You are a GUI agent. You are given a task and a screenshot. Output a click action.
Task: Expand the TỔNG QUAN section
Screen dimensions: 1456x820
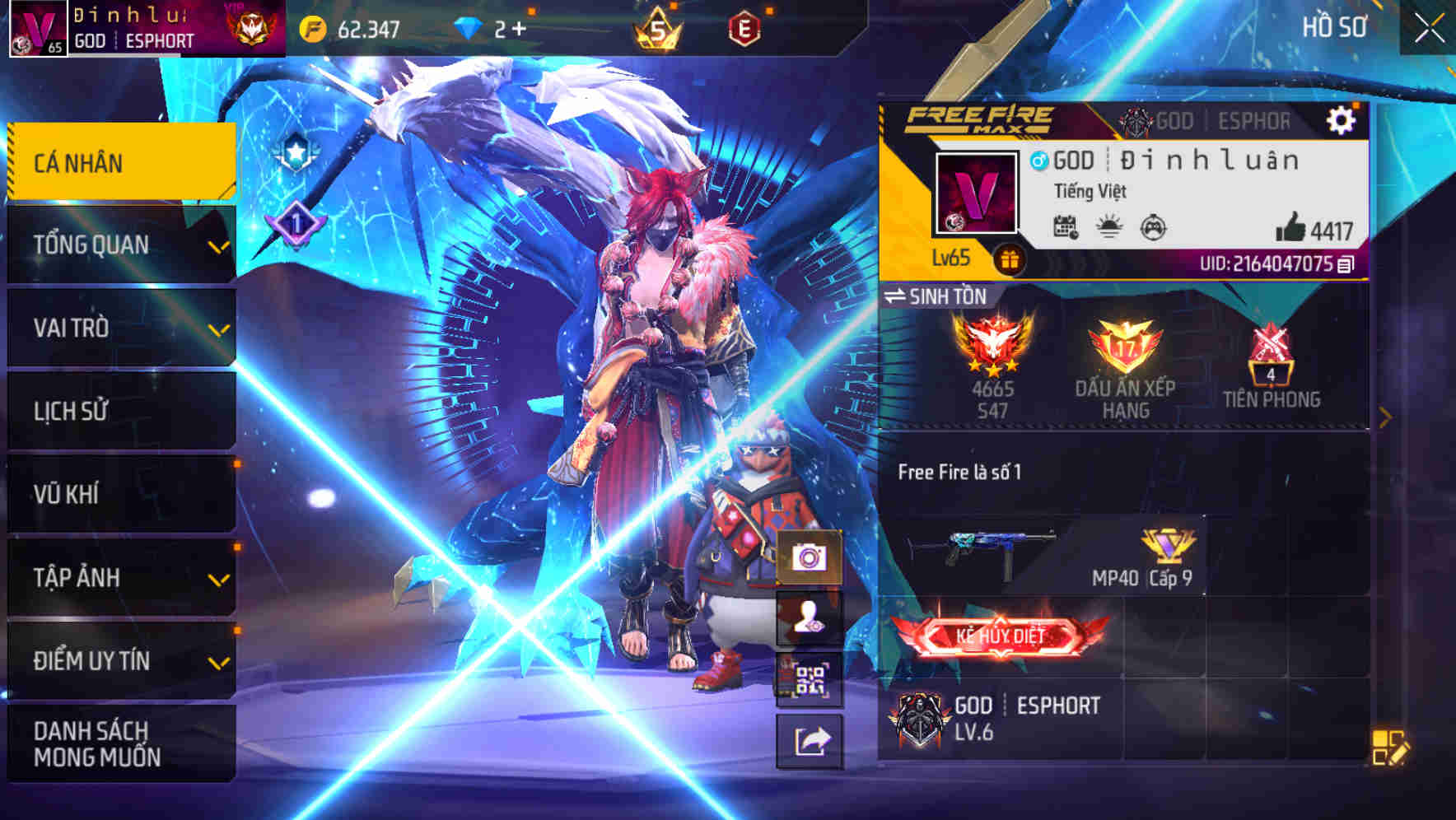(119, 244)
